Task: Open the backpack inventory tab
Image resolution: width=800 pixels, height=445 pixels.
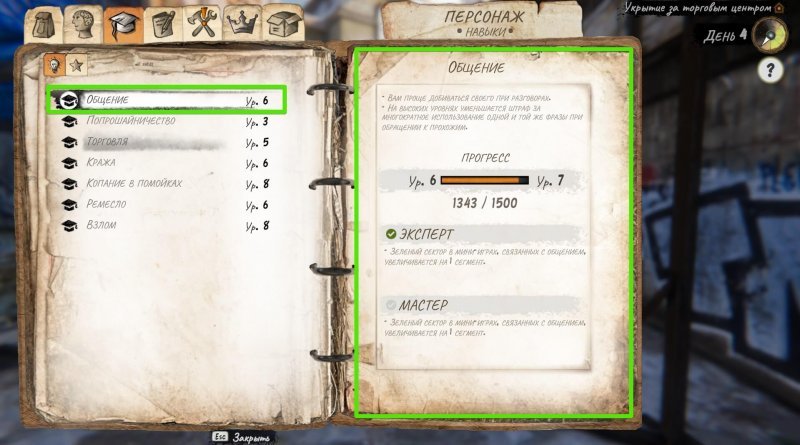Action: click(43, 24)
